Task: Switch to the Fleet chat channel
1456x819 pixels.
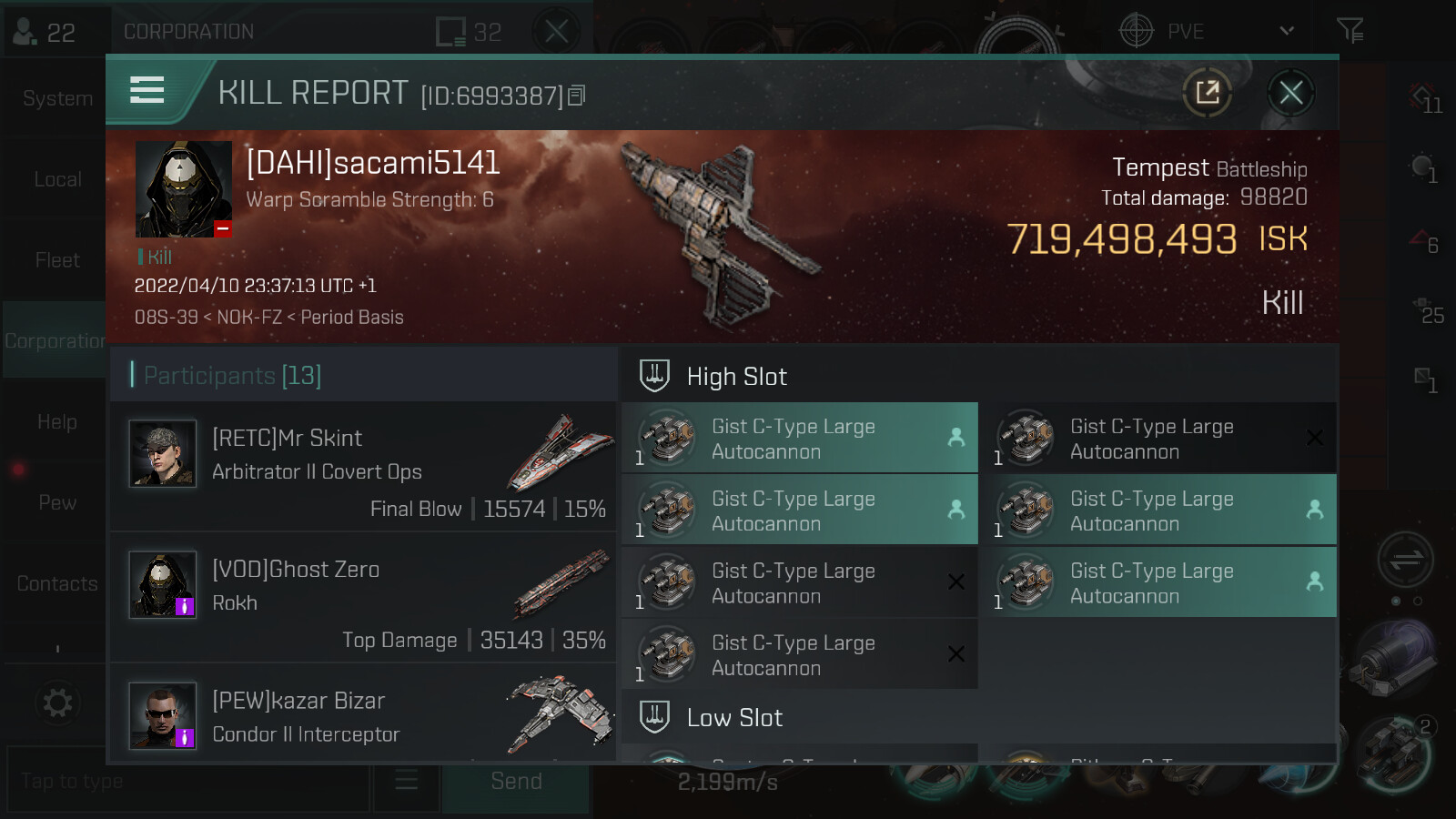Action: [x=56, y=260]
